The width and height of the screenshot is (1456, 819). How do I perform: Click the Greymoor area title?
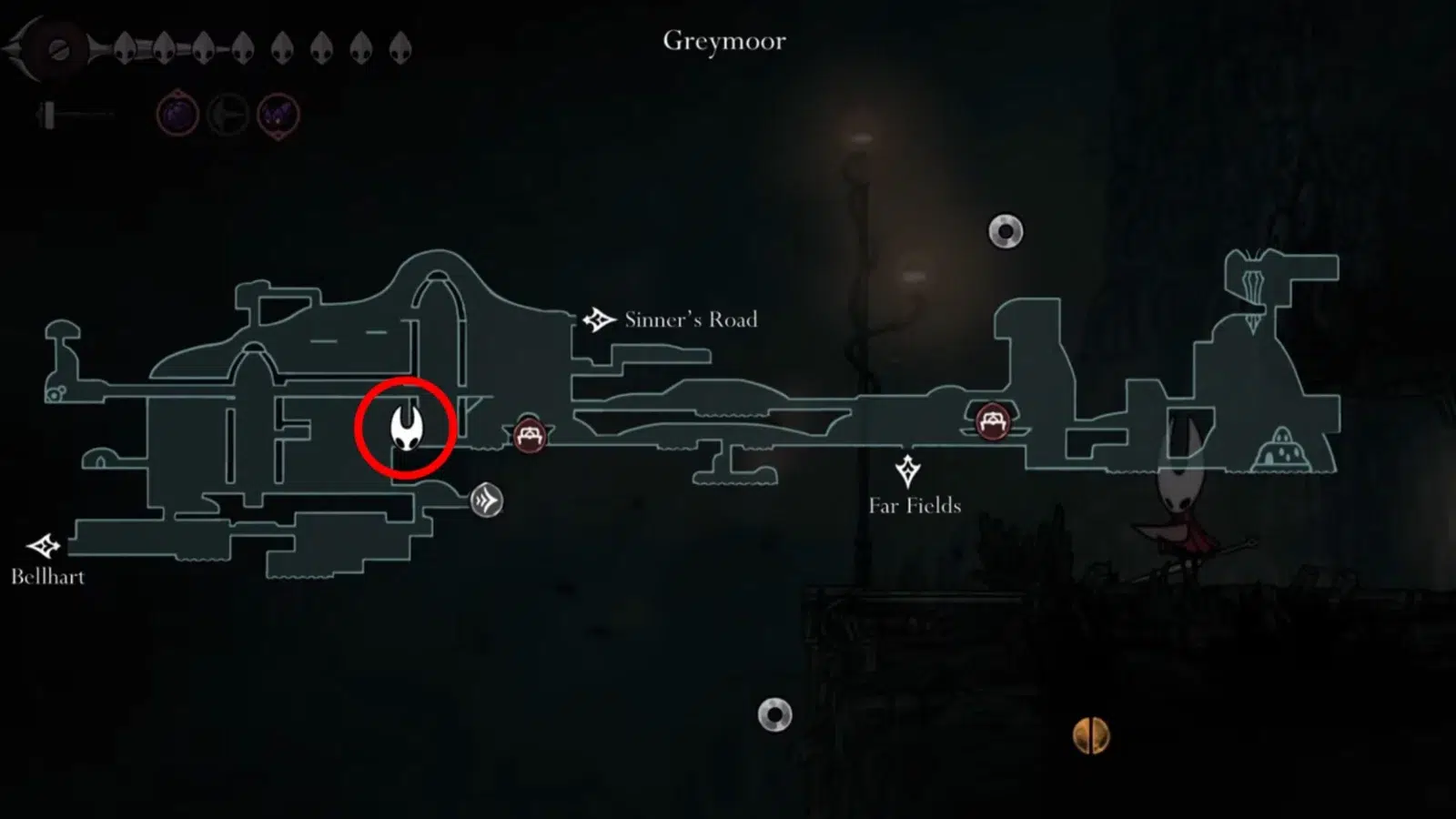(x=725, y=40)
